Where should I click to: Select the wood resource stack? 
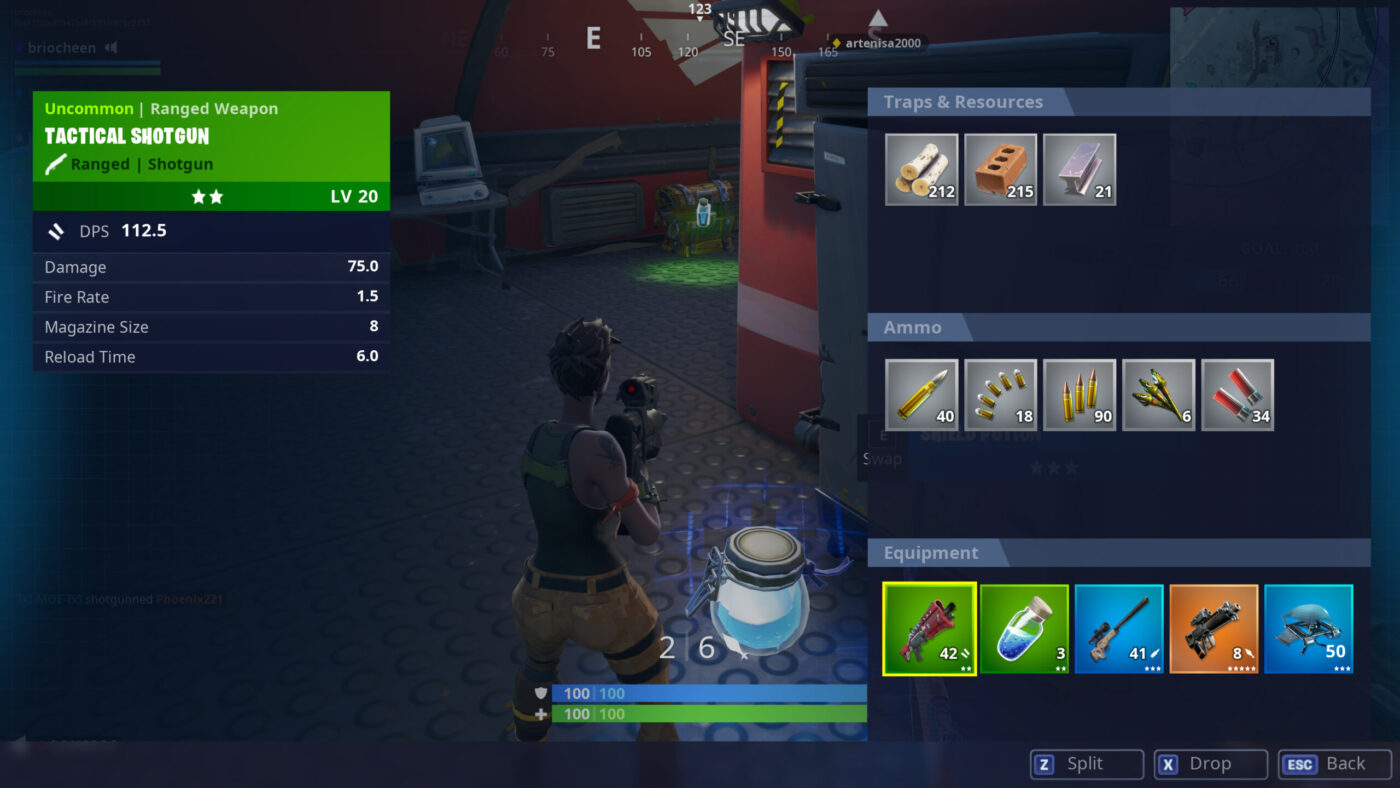coord(921,168)
